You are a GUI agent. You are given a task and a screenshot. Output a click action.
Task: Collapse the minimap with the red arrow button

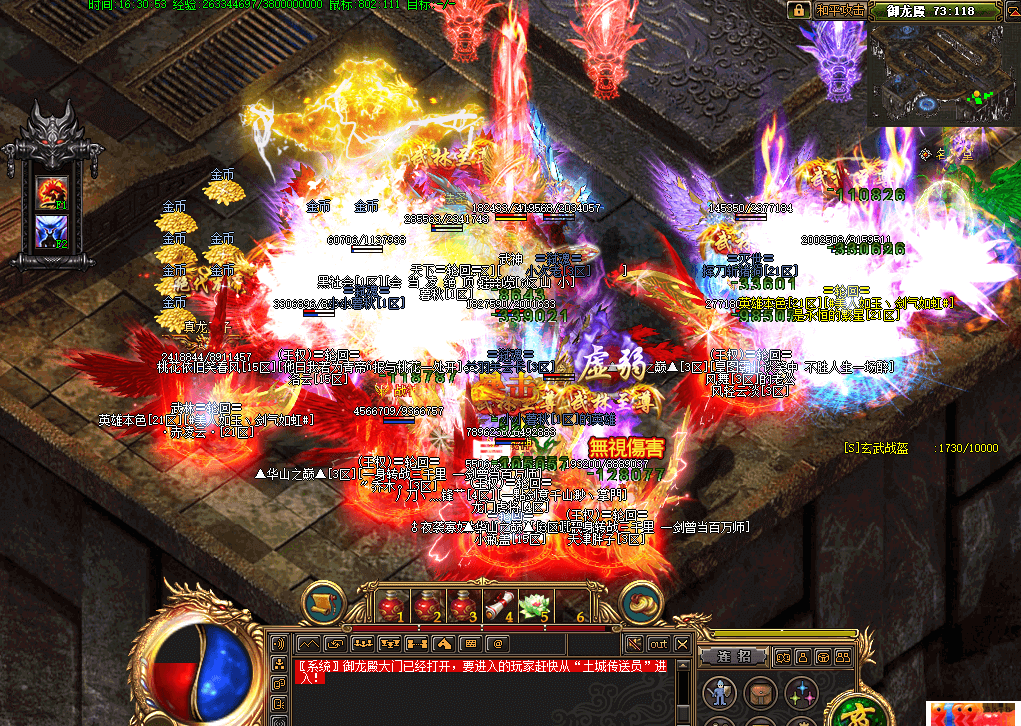tap(1010, 10)
